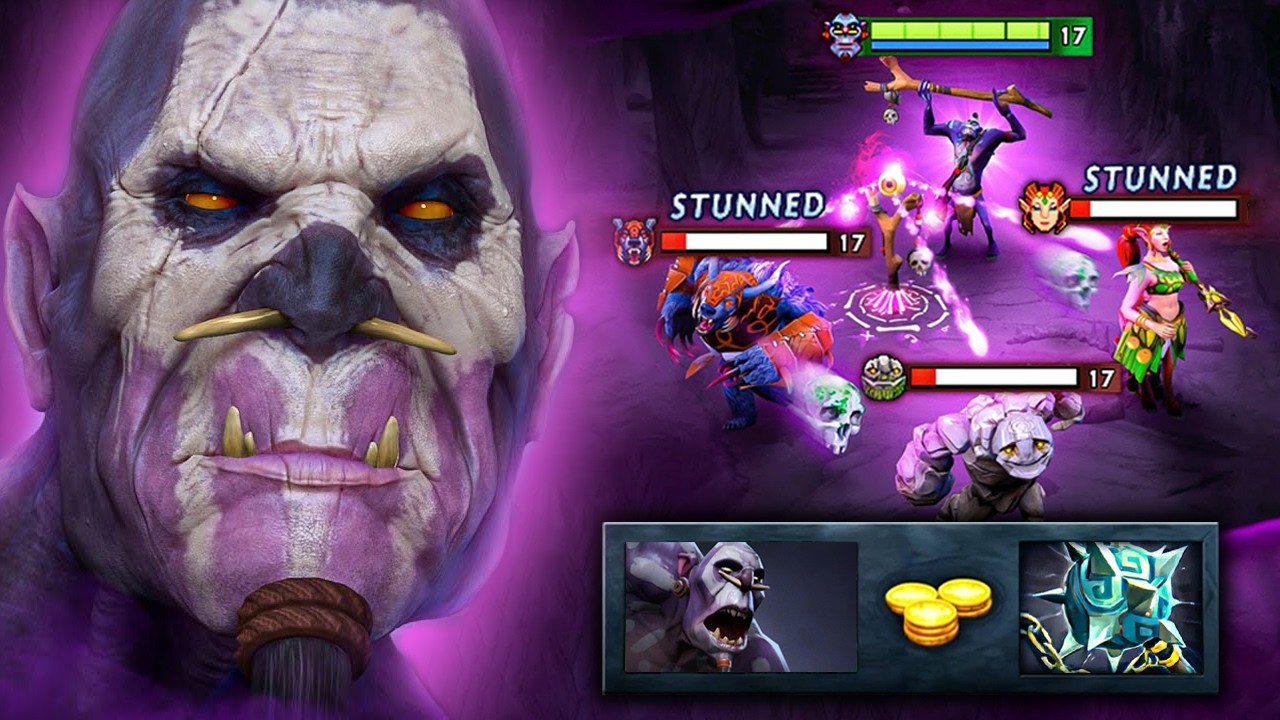Image resolution: width=1280 pixels, height=720 pixels.
Task: Click the gold coins icon
Action: click(937, 609)
